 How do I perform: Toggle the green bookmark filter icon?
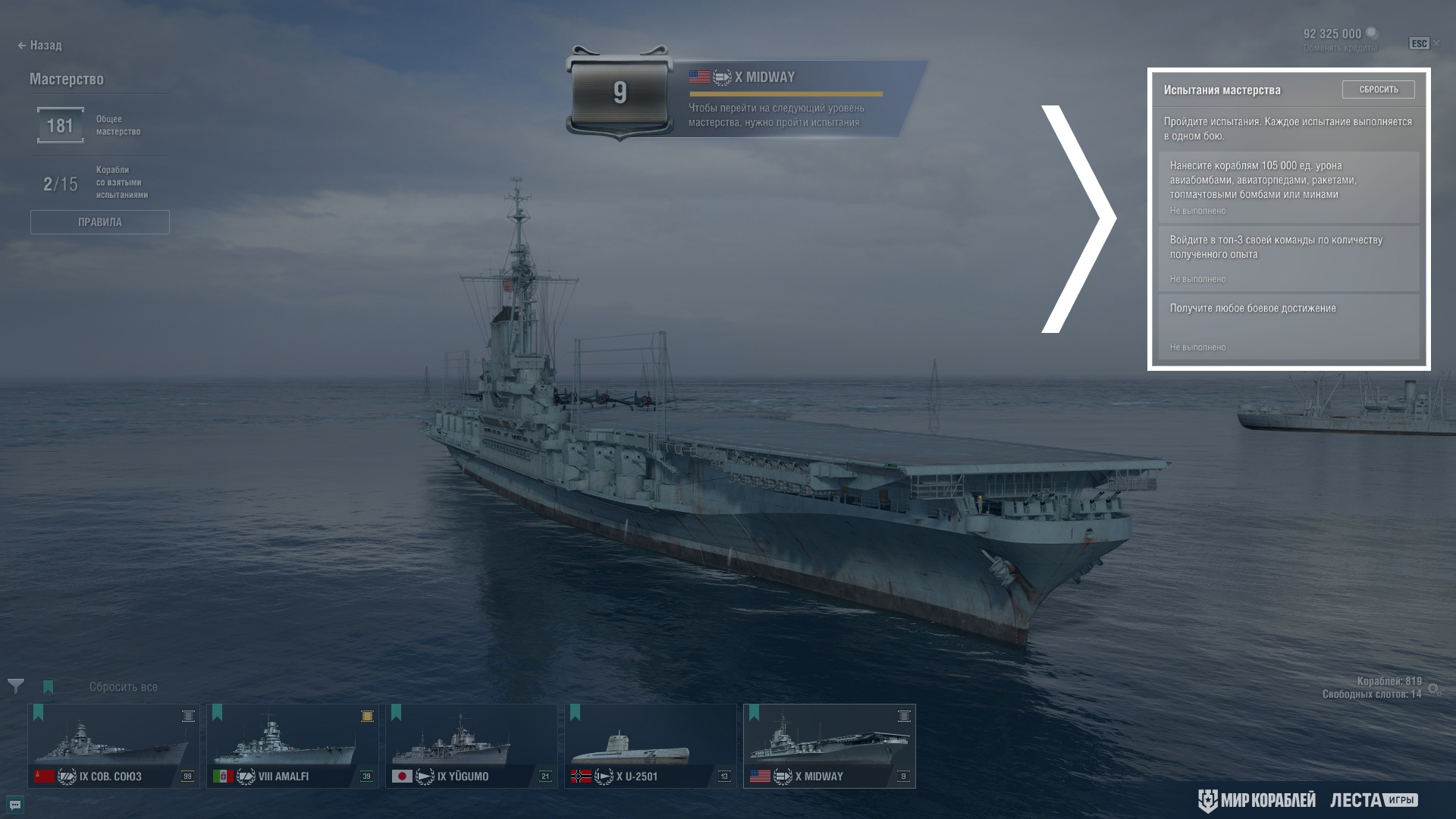(49, 687)
